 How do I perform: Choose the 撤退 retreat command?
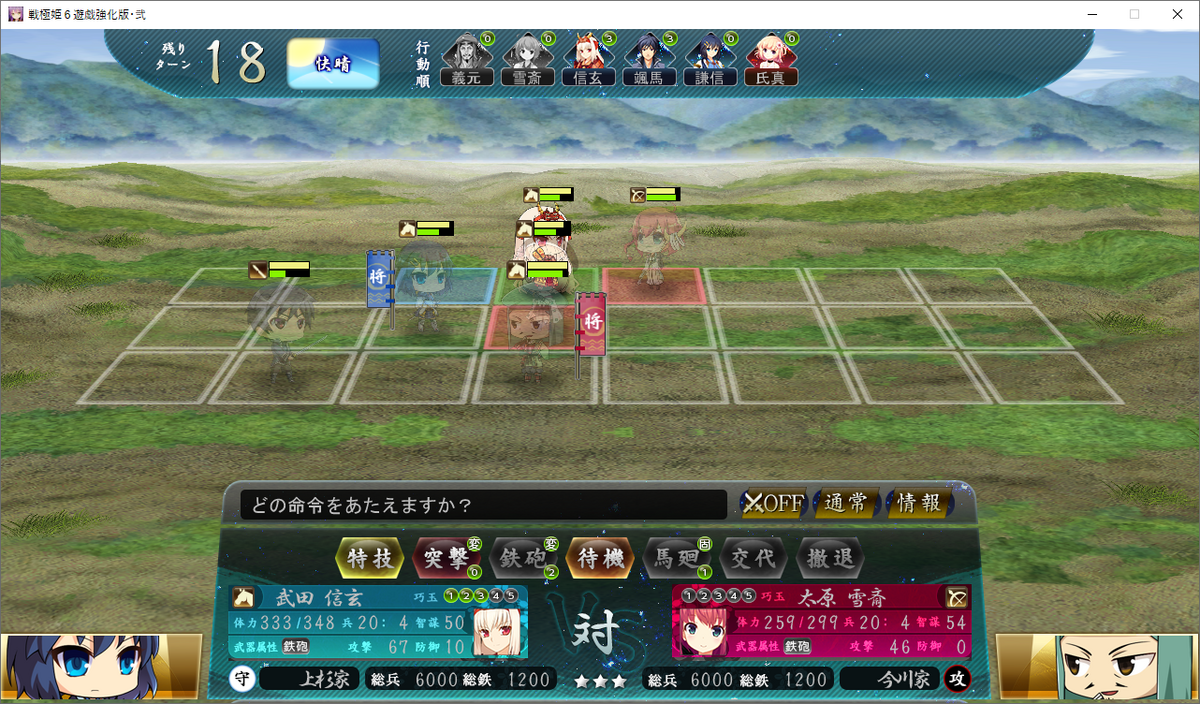click(830, 558)
